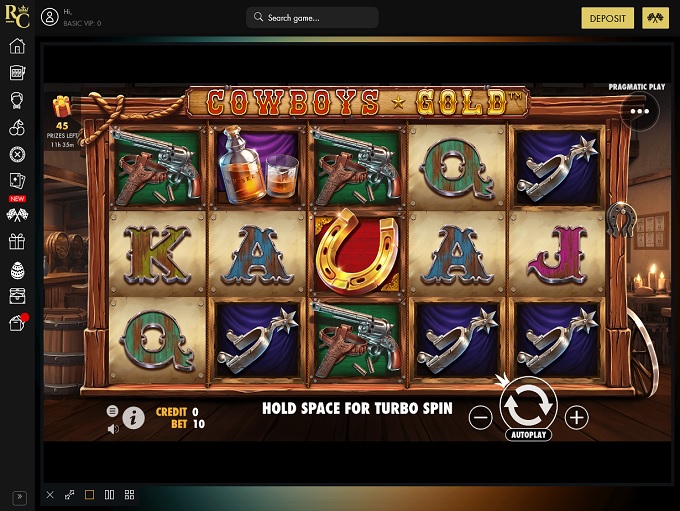
Task: Decrease the bet with the minus button
Action: pos(480,418)
